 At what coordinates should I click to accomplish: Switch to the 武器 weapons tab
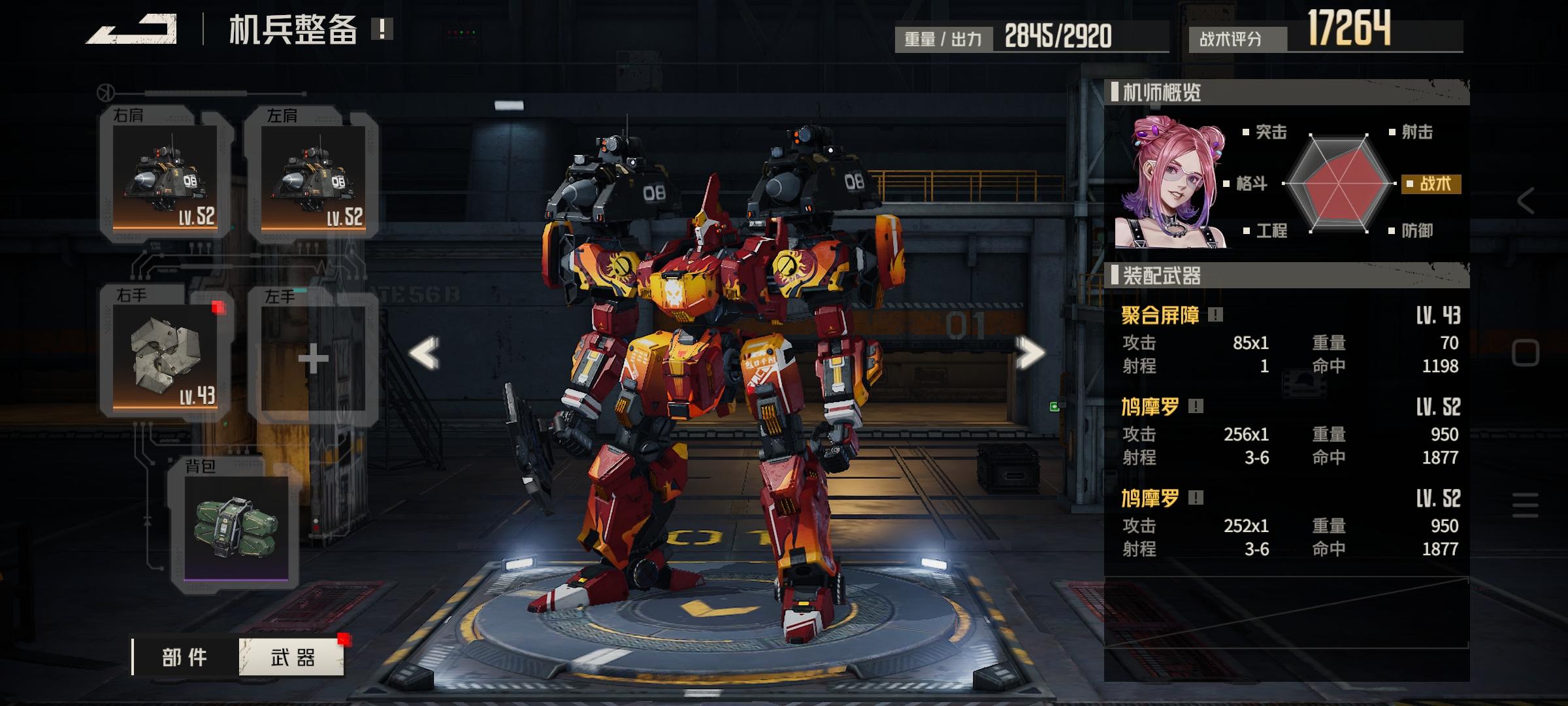point(292,657)
